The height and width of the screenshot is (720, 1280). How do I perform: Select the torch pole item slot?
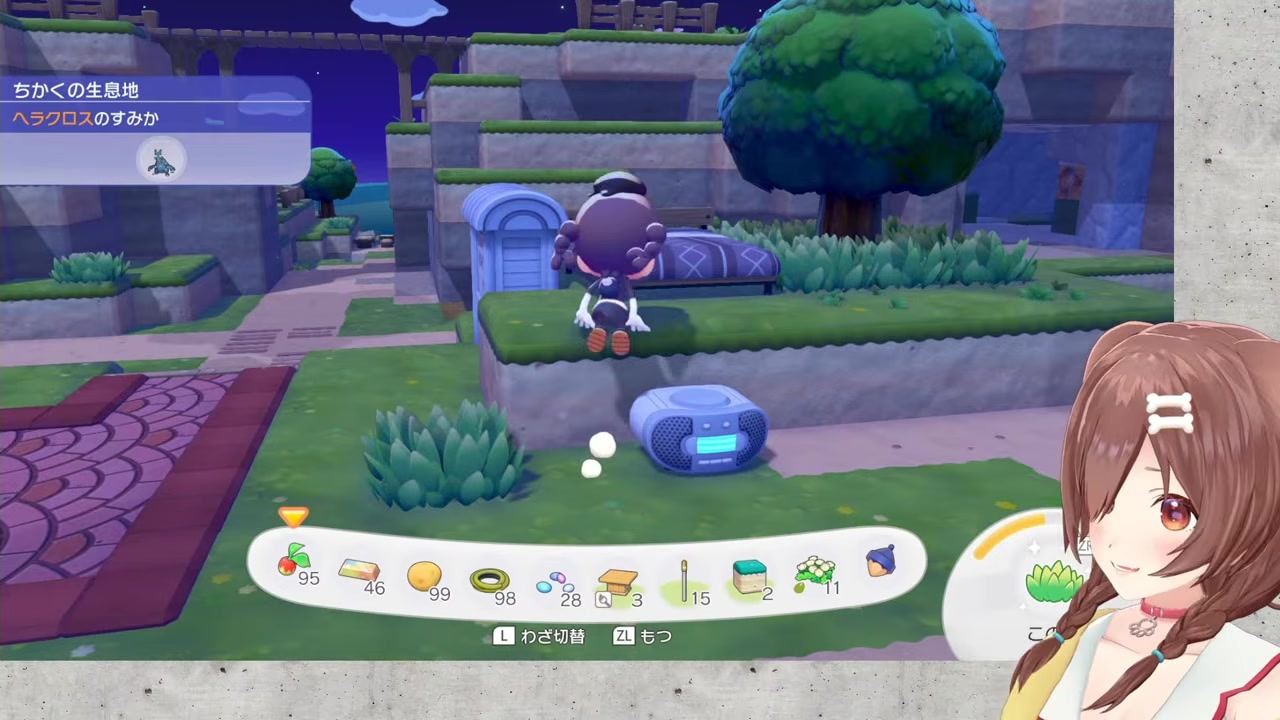point(685,580)
